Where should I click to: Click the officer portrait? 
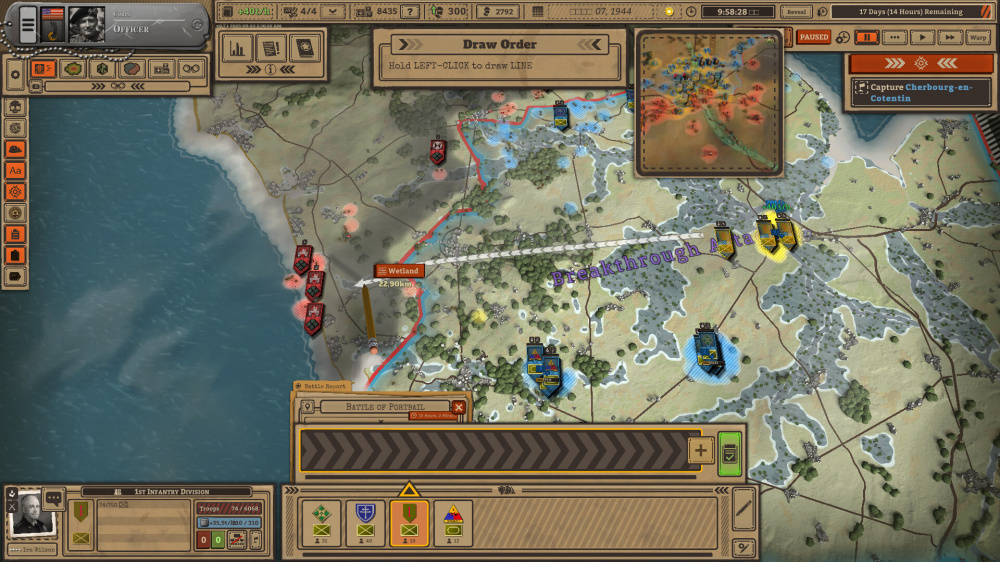(x=86, y=25)
